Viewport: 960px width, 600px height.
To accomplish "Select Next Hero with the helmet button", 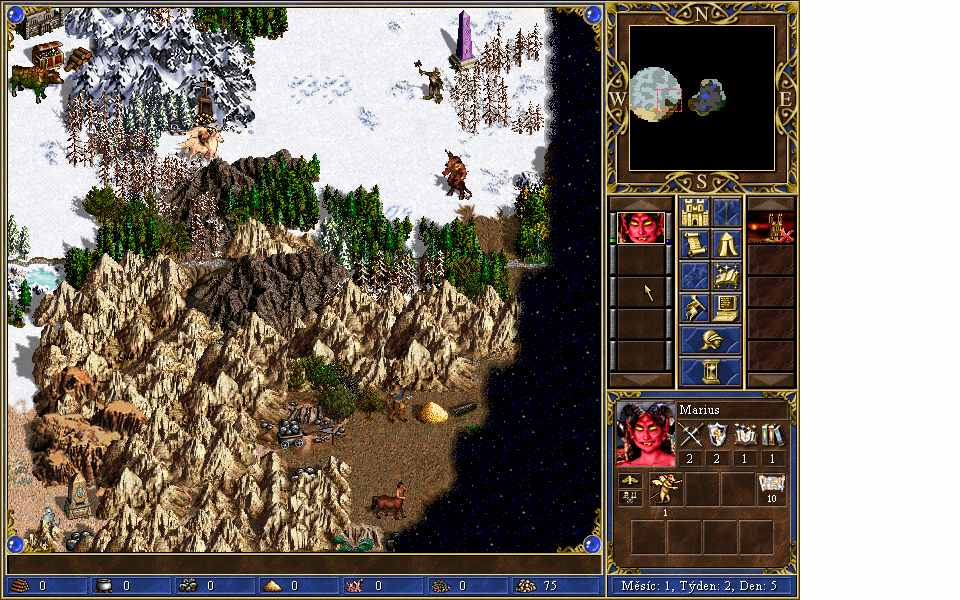I will (711, 340).
